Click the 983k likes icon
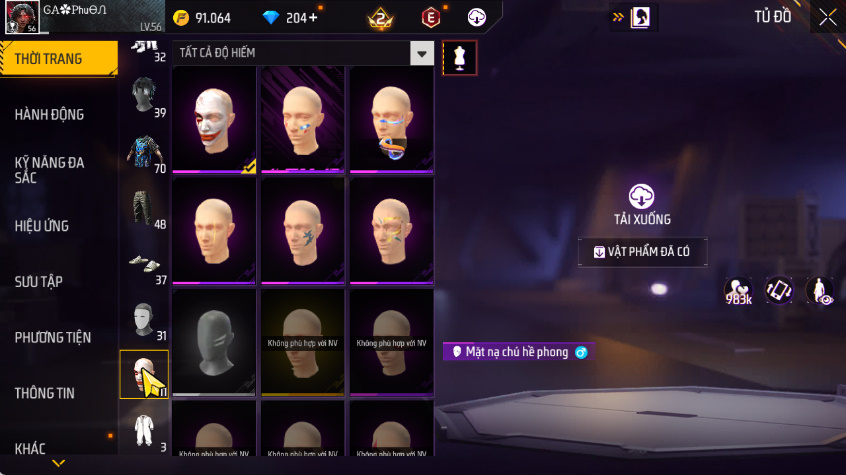 pos(739,291)
